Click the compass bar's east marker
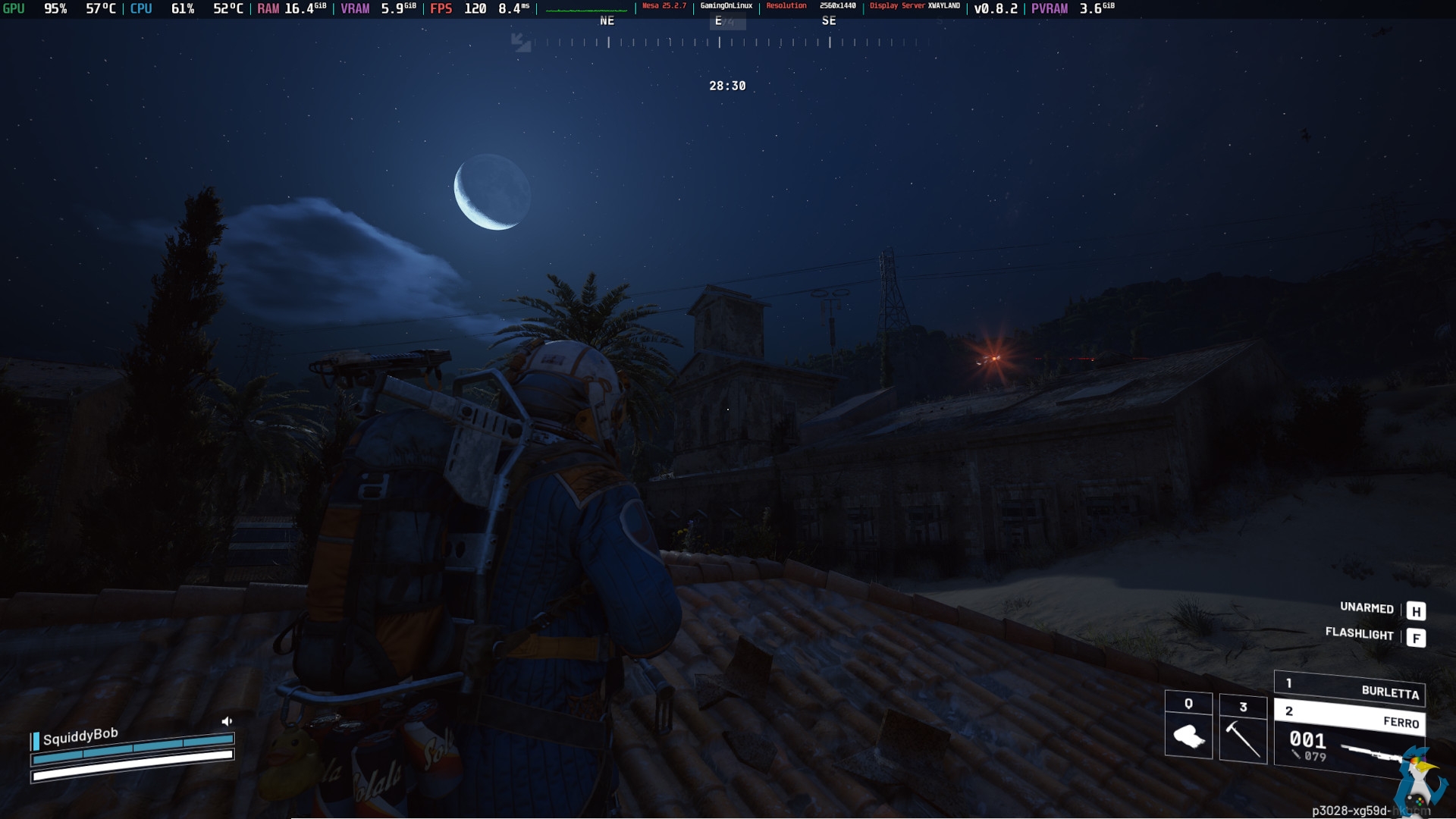This screenshot has height=819, width=1456. coord(719,22)
